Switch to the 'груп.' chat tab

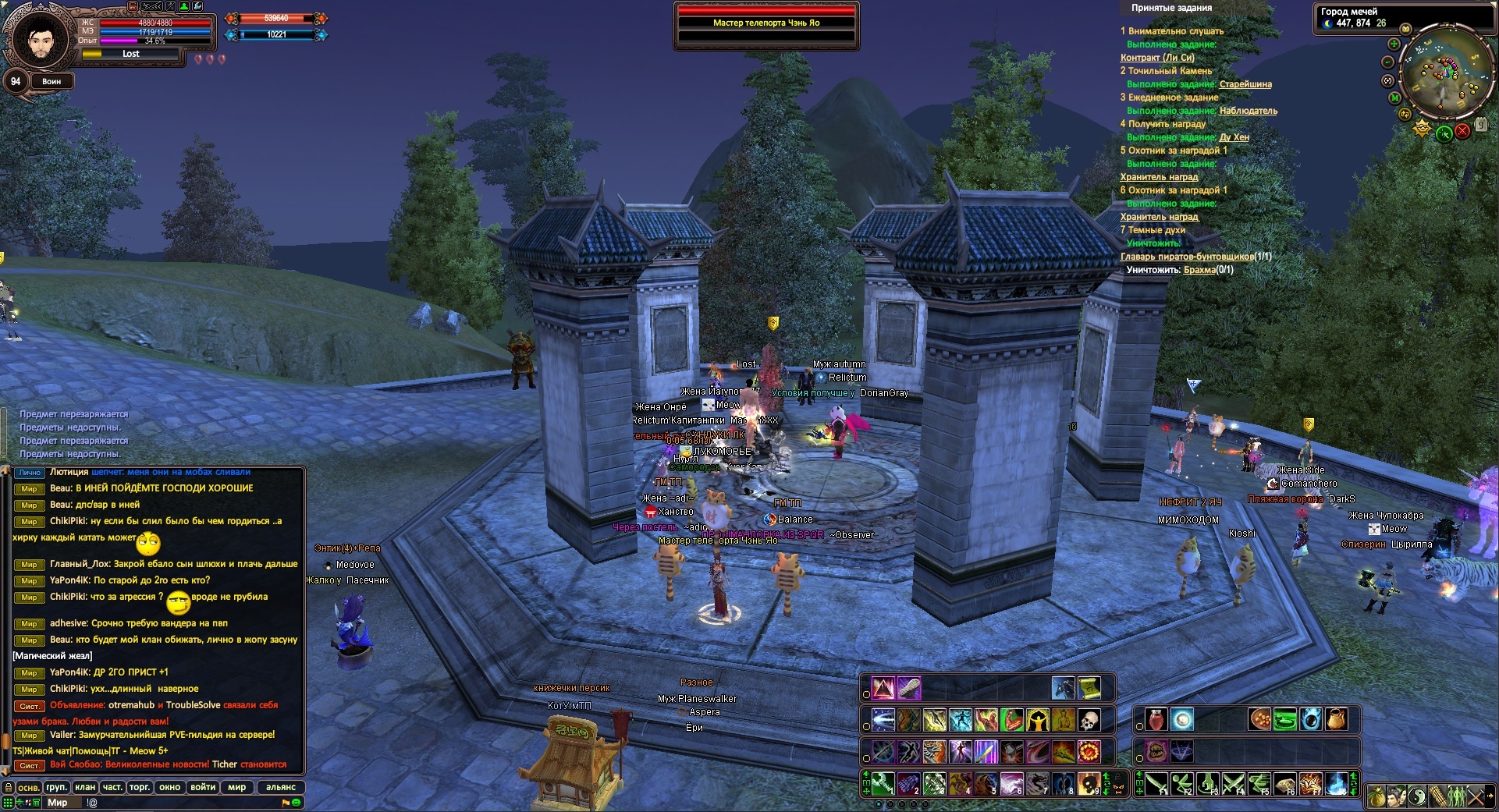(57, 787)
